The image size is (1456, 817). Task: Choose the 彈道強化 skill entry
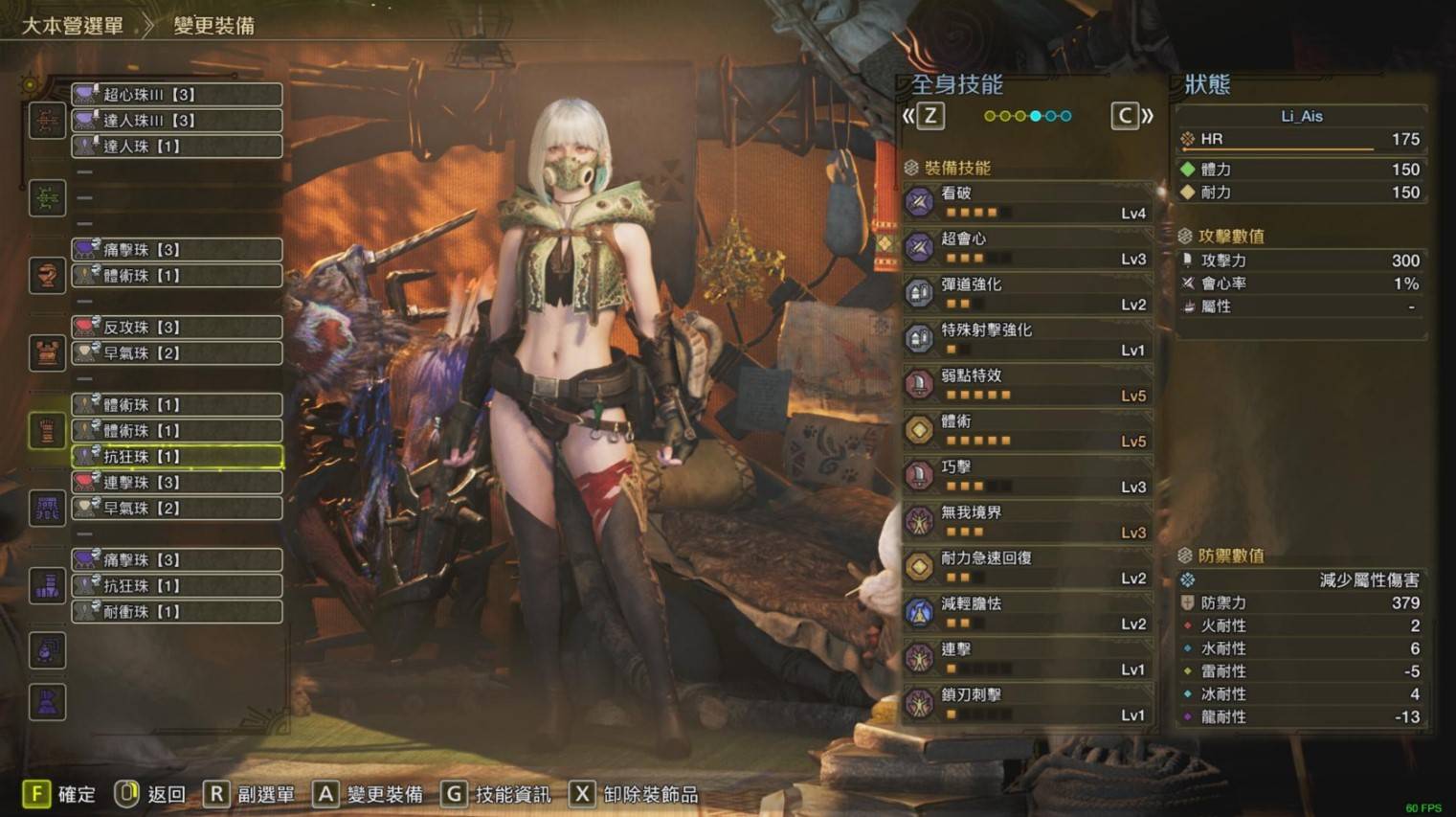point(1027,293)
